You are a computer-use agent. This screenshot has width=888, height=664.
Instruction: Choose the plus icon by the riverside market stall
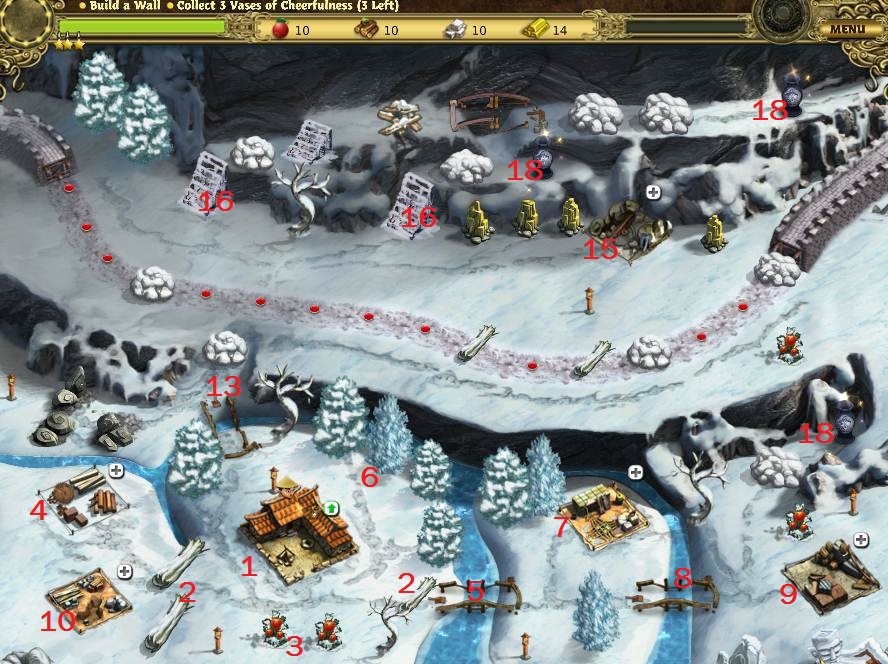634,472
